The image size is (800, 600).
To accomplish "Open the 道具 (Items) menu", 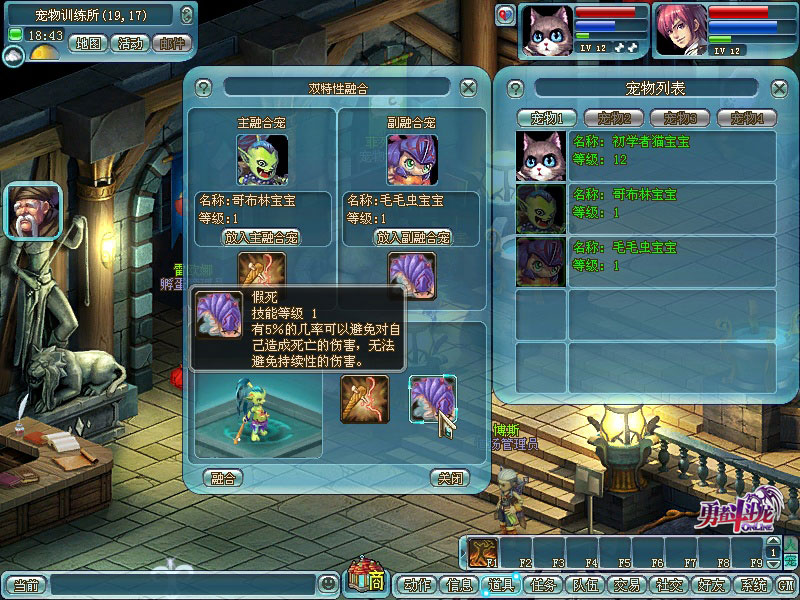I will pyautogui.click(x=501, y=585).
